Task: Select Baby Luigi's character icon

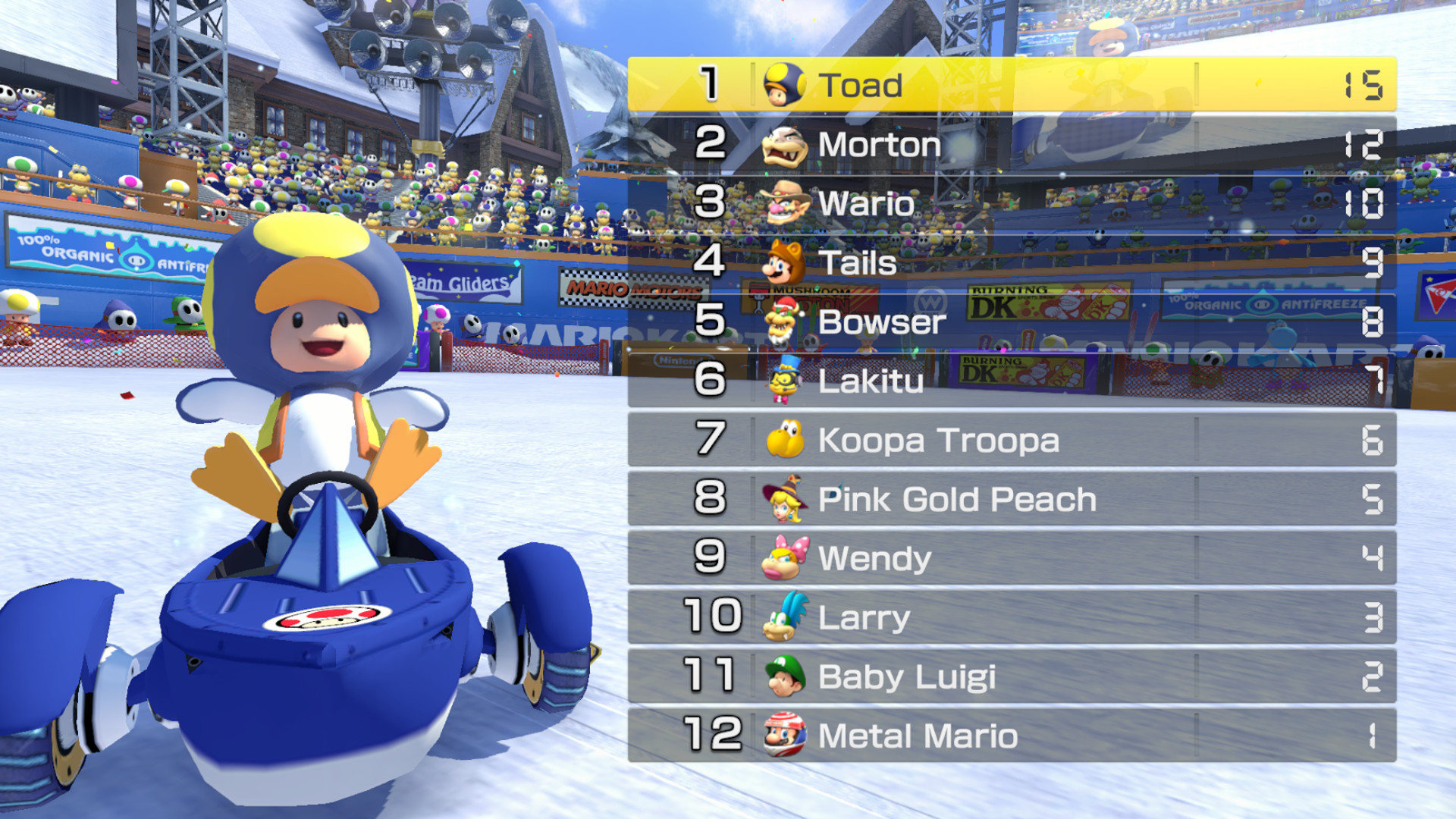Action: point(785,676)
